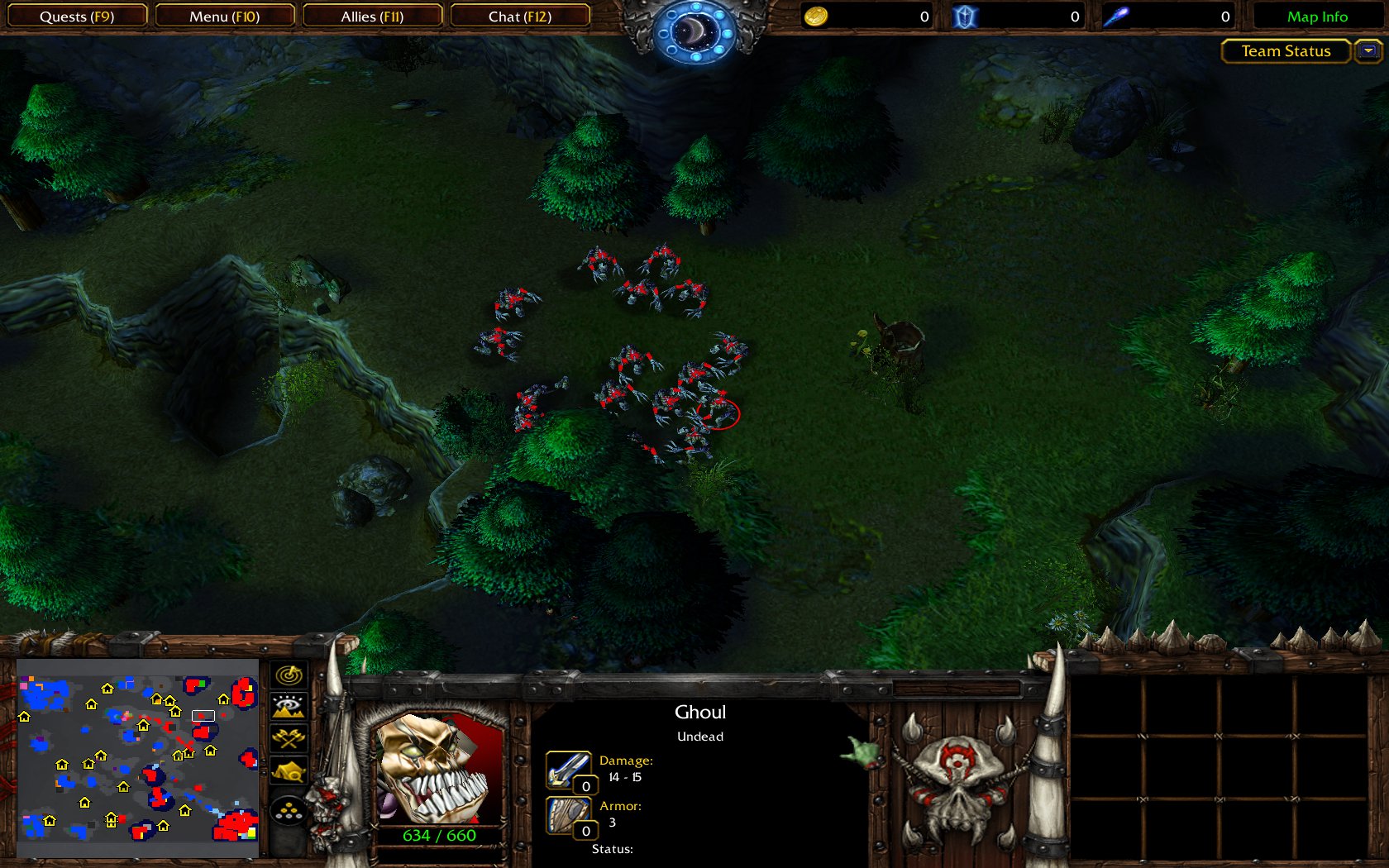The image size is (1389, 868).
Task: Toggle creep camp display tent icon
Action: 289,771
